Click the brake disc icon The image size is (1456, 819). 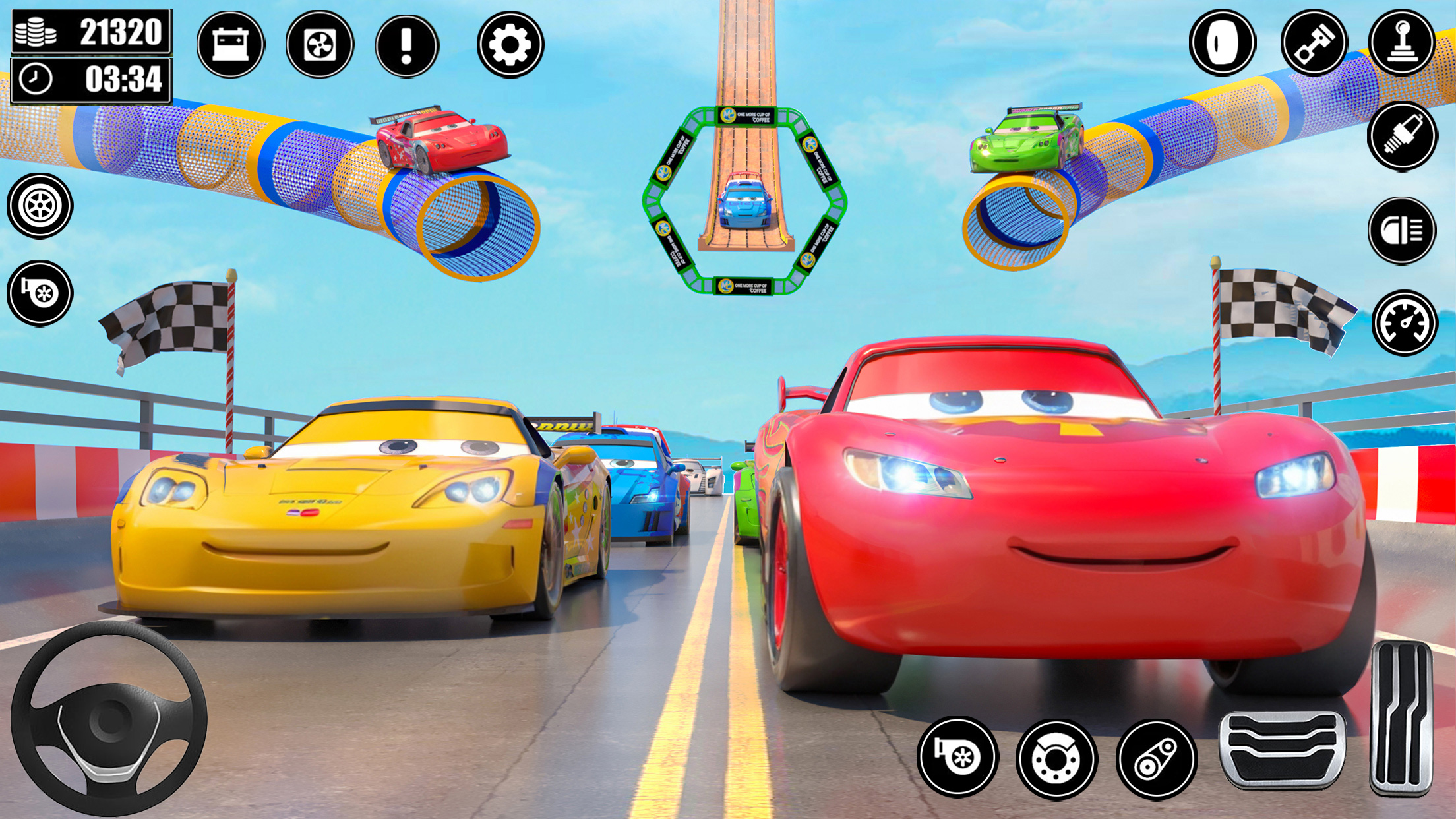click(1056, 759)
